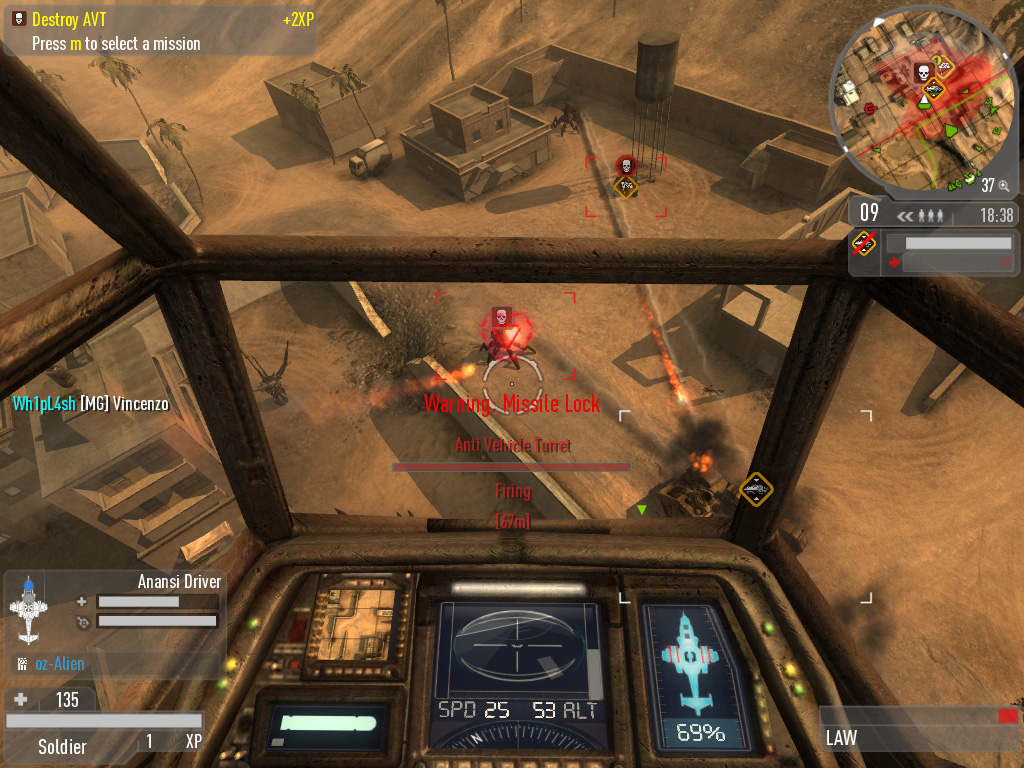The height and width of the screenshot is (768, 1024).
Task: Select the skull marker over Anti Vehicle Turret
Action: click(x=502, y=315)
